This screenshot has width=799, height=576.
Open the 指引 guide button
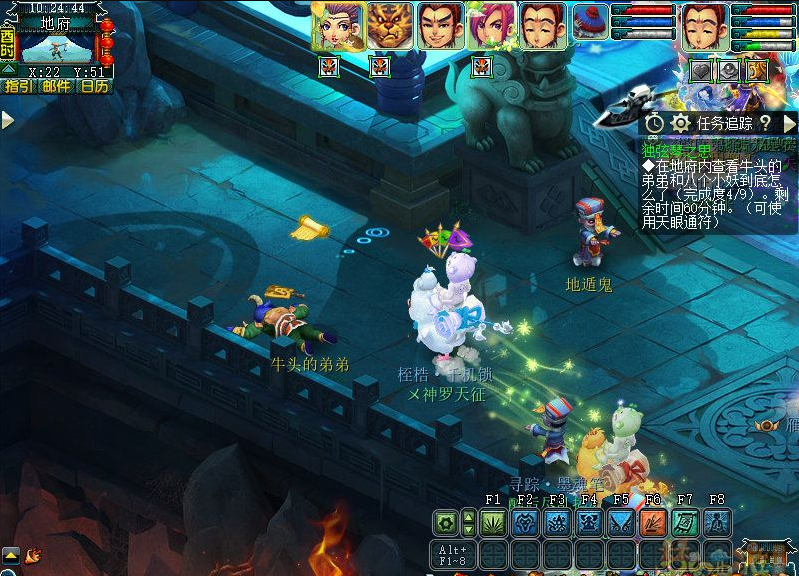pos(18,87)
